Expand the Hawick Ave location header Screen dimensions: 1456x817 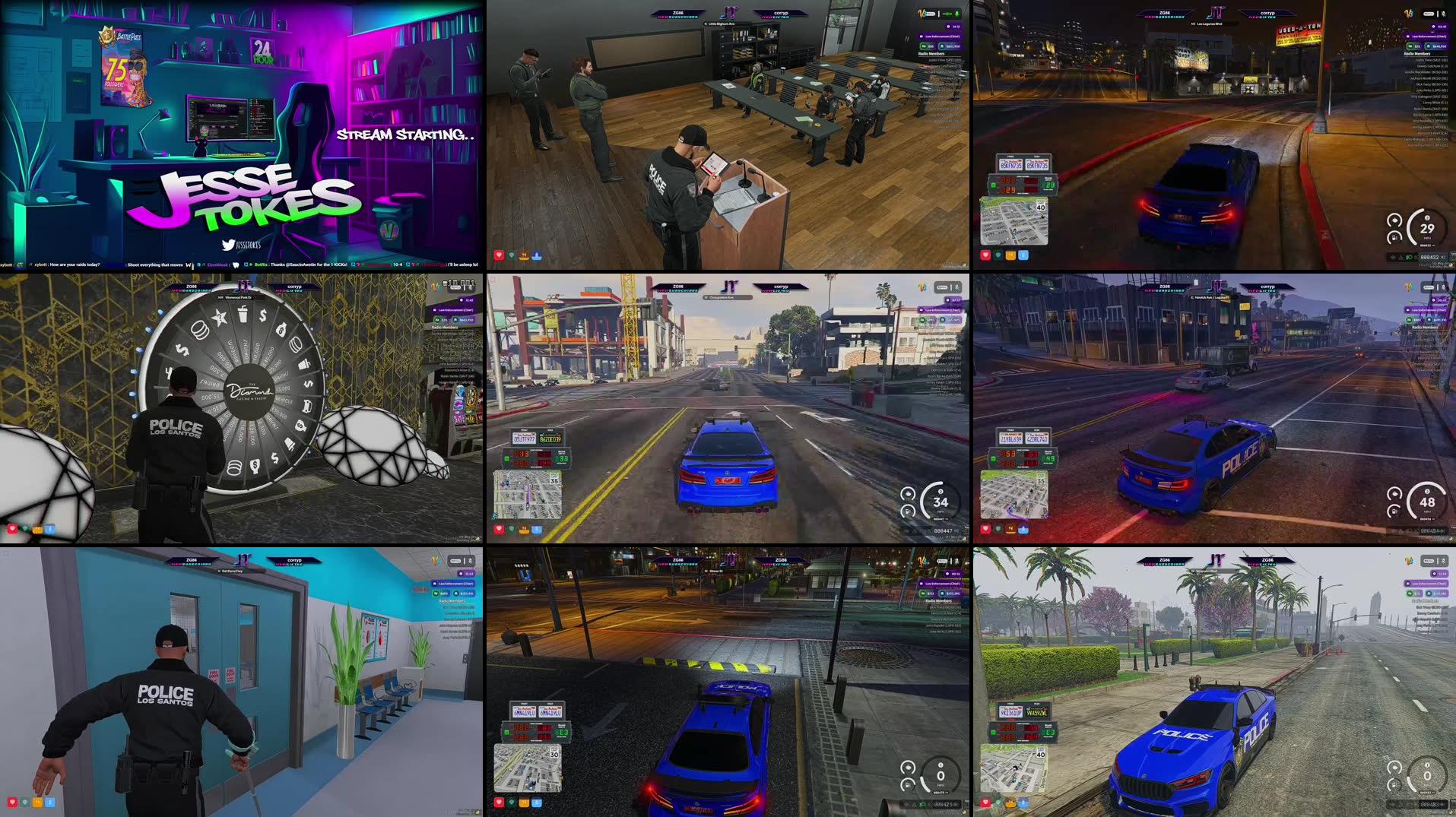click(x=1210, y=297)
